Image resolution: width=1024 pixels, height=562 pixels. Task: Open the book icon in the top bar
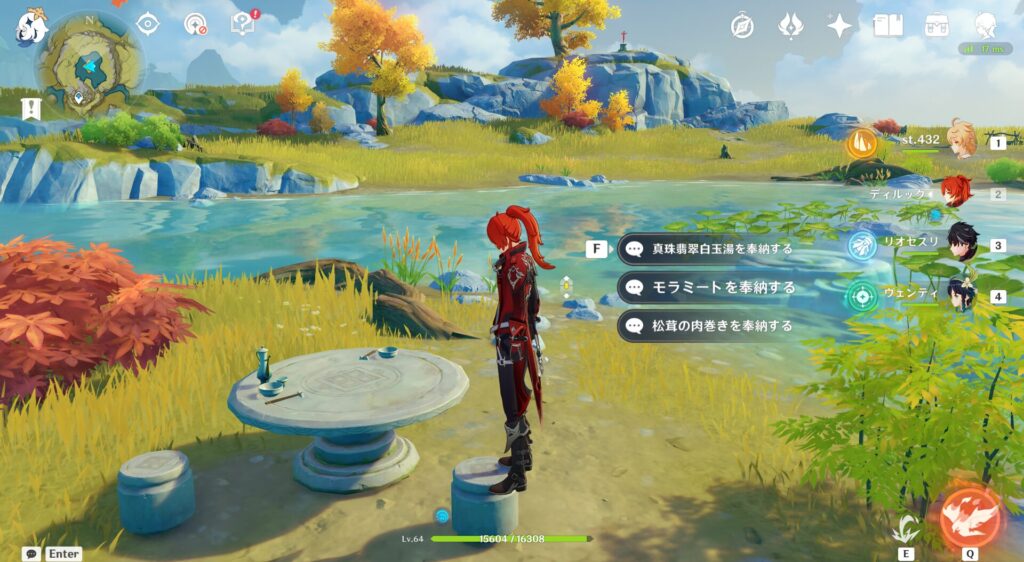click(887, 26)
